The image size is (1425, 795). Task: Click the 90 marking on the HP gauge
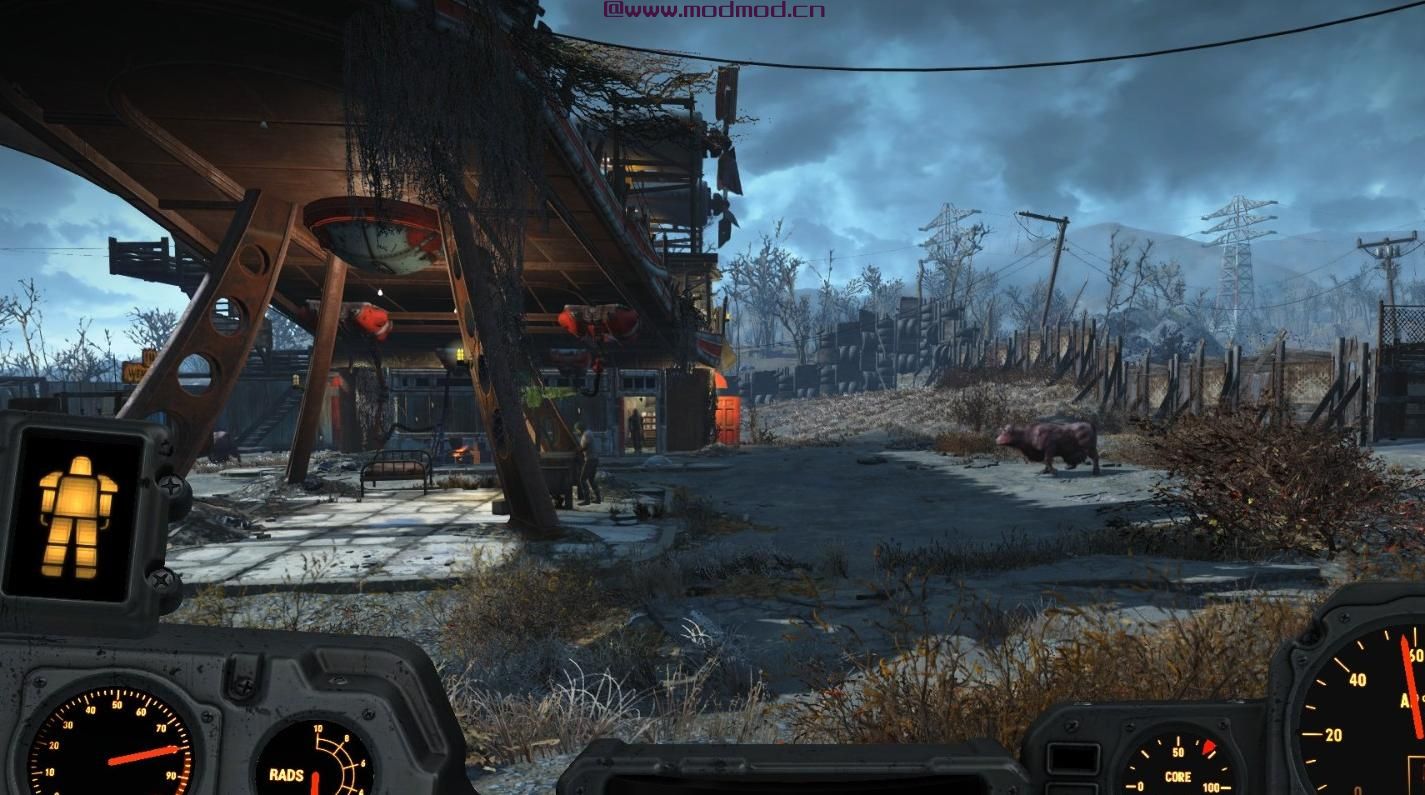coord(170,776)
